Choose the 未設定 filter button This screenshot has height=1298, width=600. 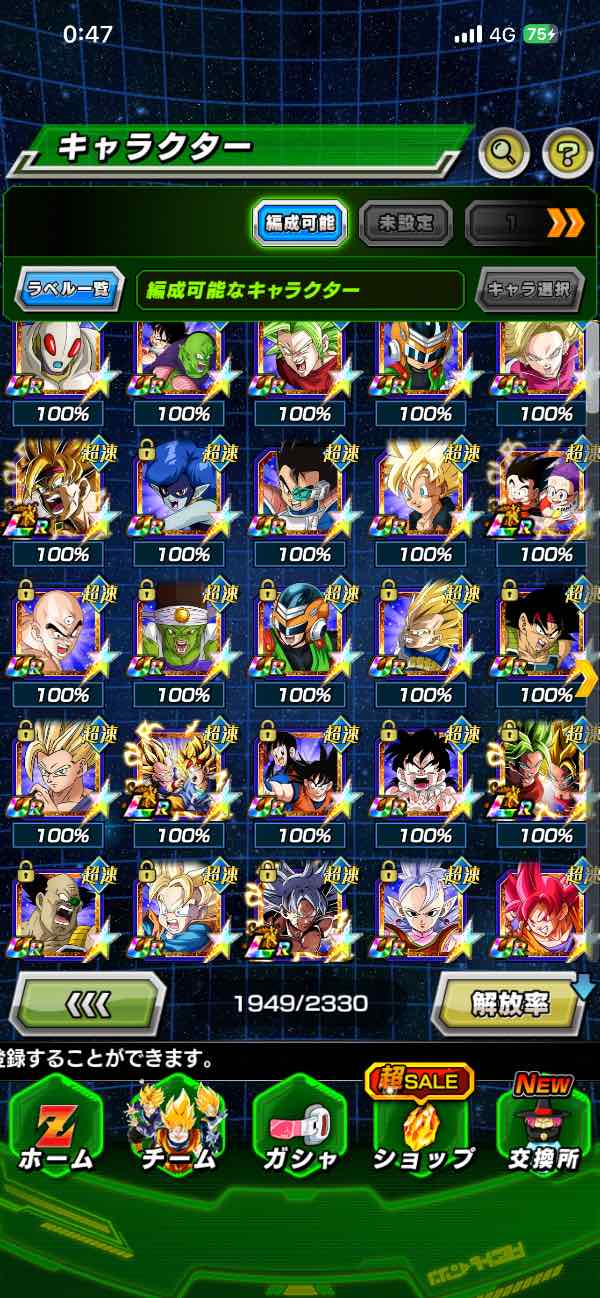[405, 223]
